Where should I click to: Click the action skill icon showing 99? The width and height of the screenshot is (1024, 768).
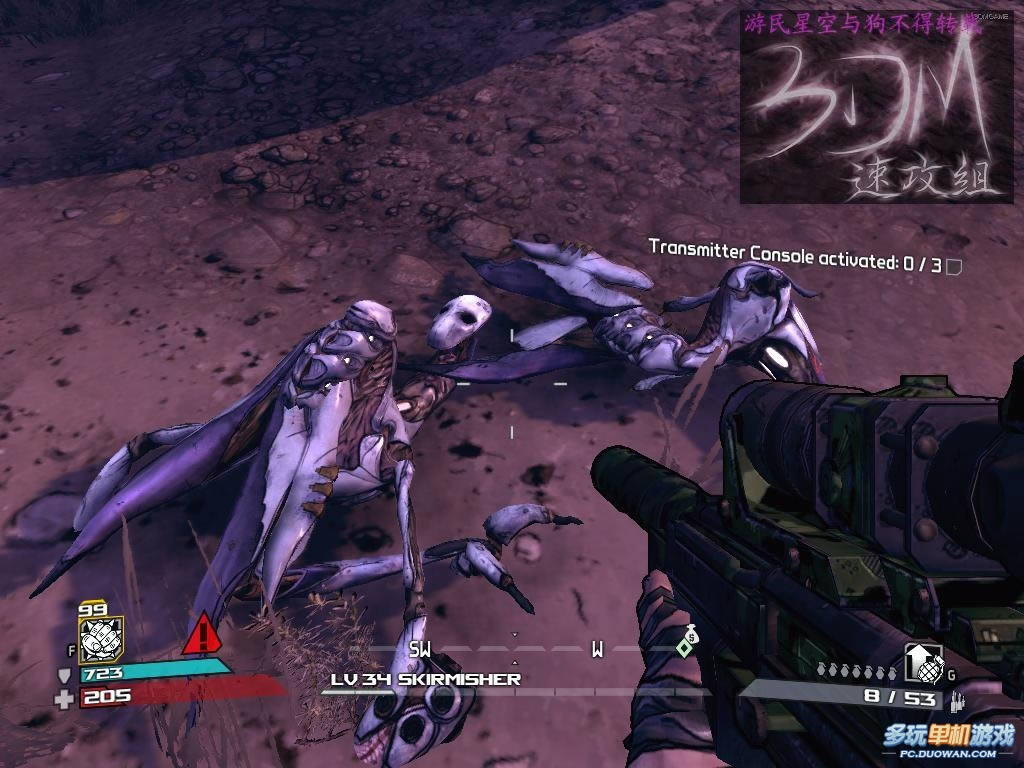pyautogui.click(x=100, y=639)
